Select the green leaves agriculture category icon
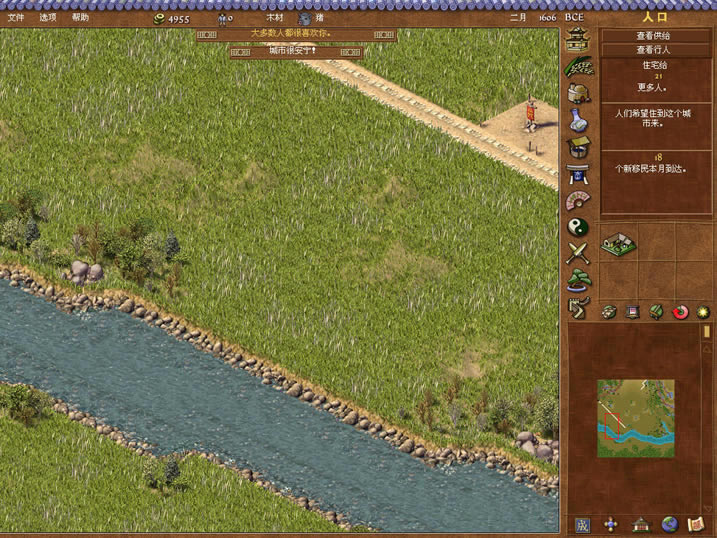The width and height of the screenshot is (717, 538). pyautogui.click(x=578, y=67)
